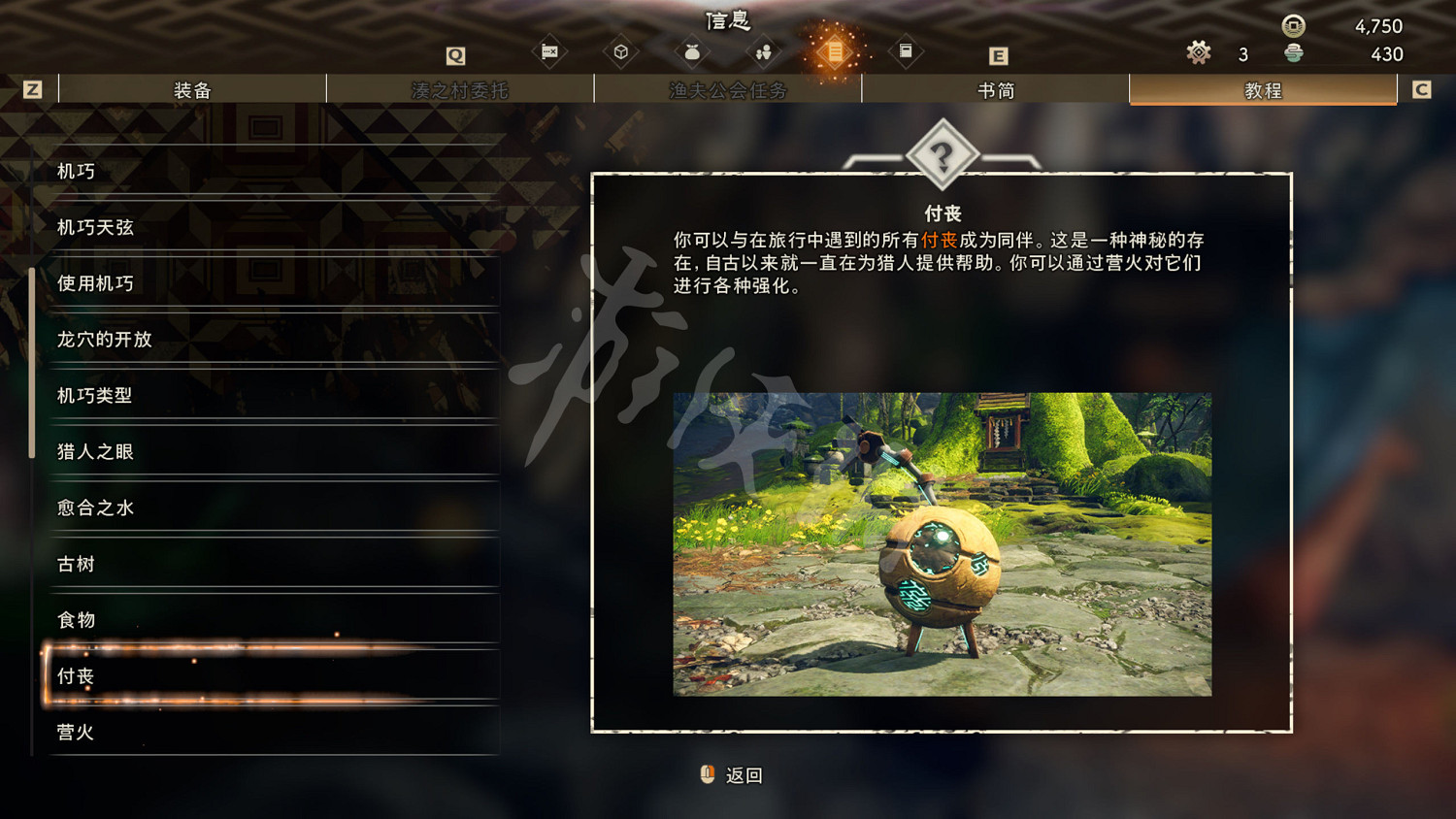Viewport: 1456px width, 819px height.
Task: Click the Z key hint badge
Action: (35, 88)
